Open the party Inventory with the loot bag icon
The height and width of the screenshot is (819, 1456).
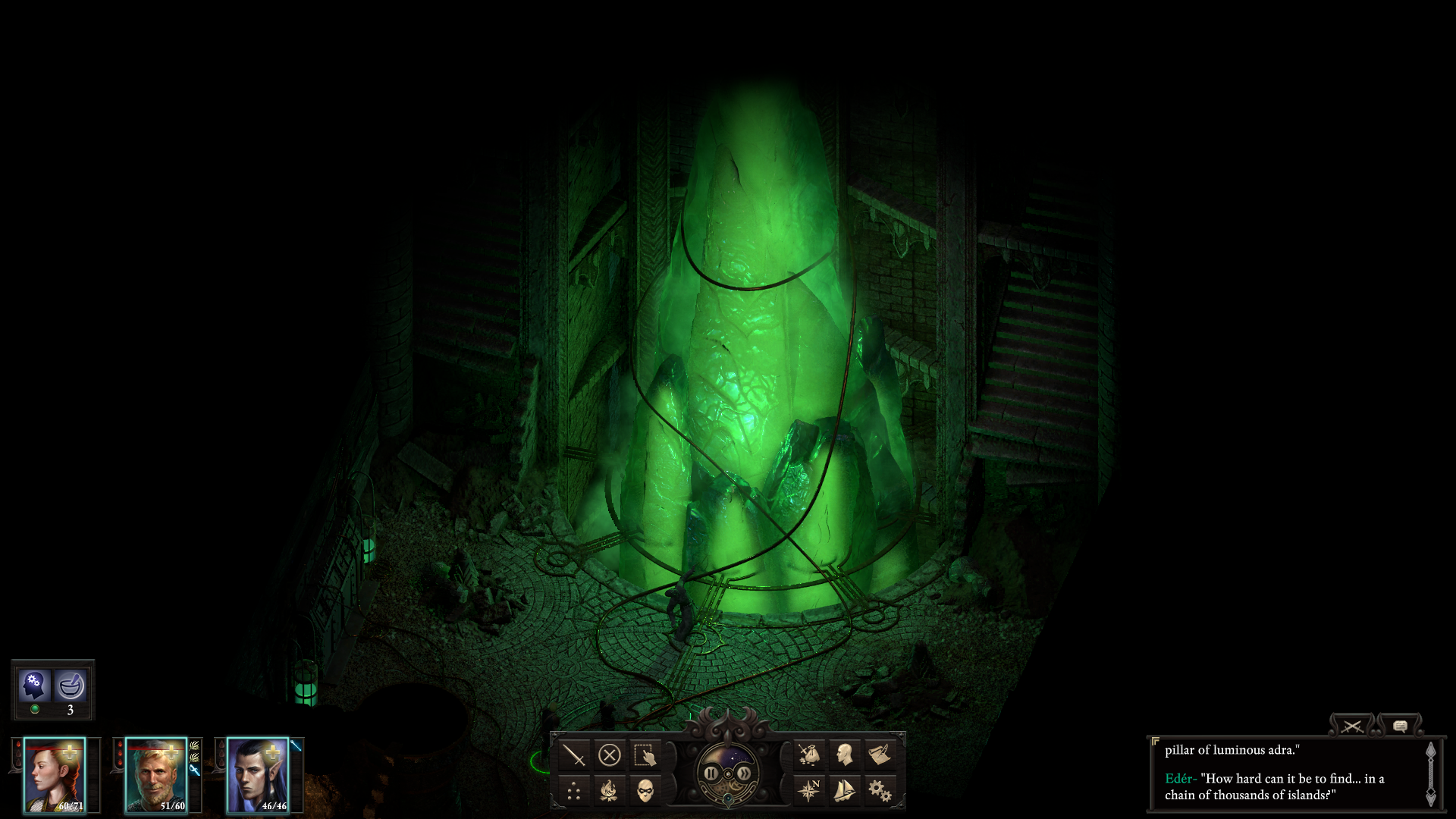[808, 756]
